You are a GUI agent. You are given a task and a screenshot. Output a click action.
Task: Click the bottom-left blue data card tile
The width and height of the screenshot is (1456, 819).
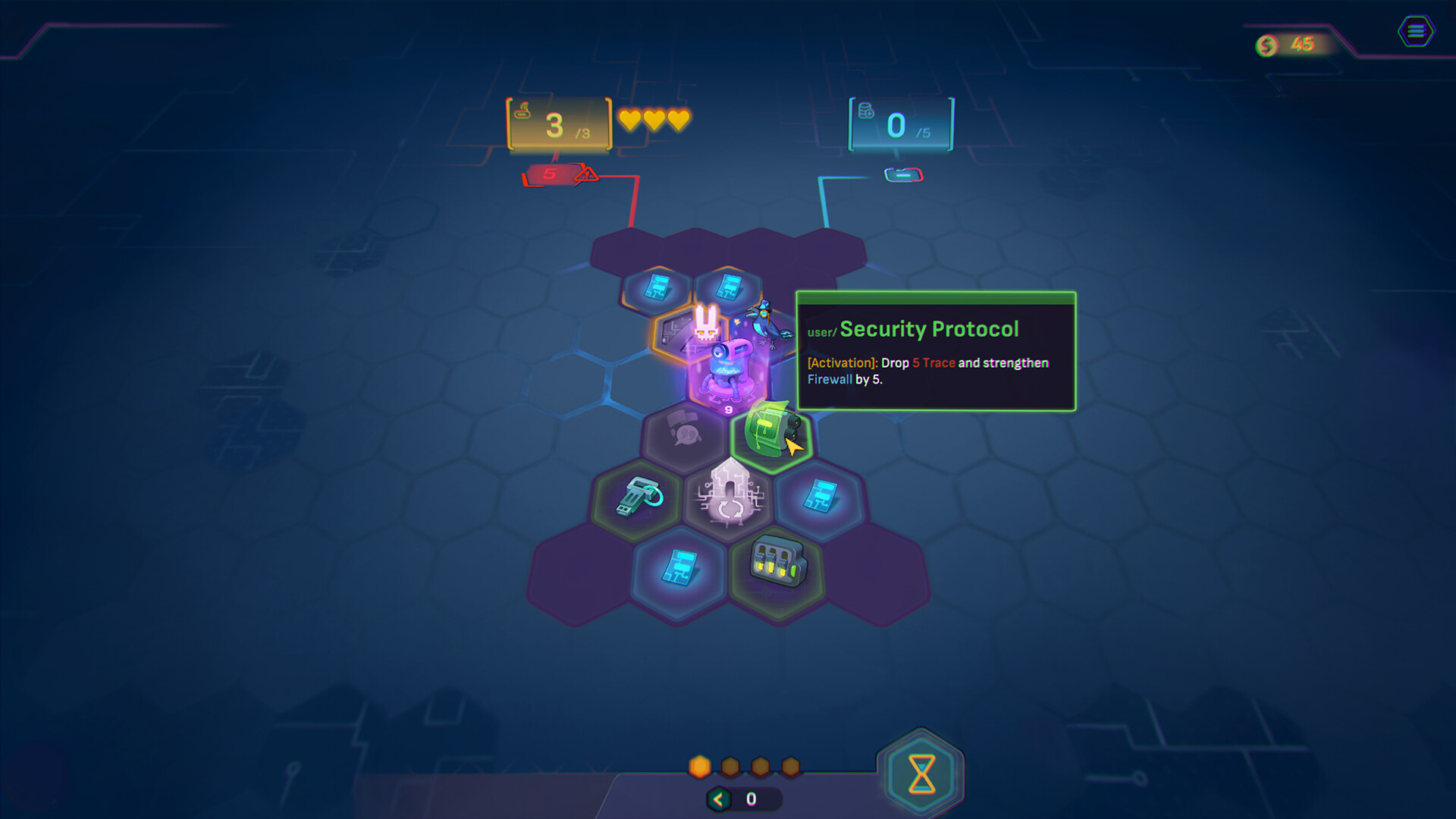[680, 569]
